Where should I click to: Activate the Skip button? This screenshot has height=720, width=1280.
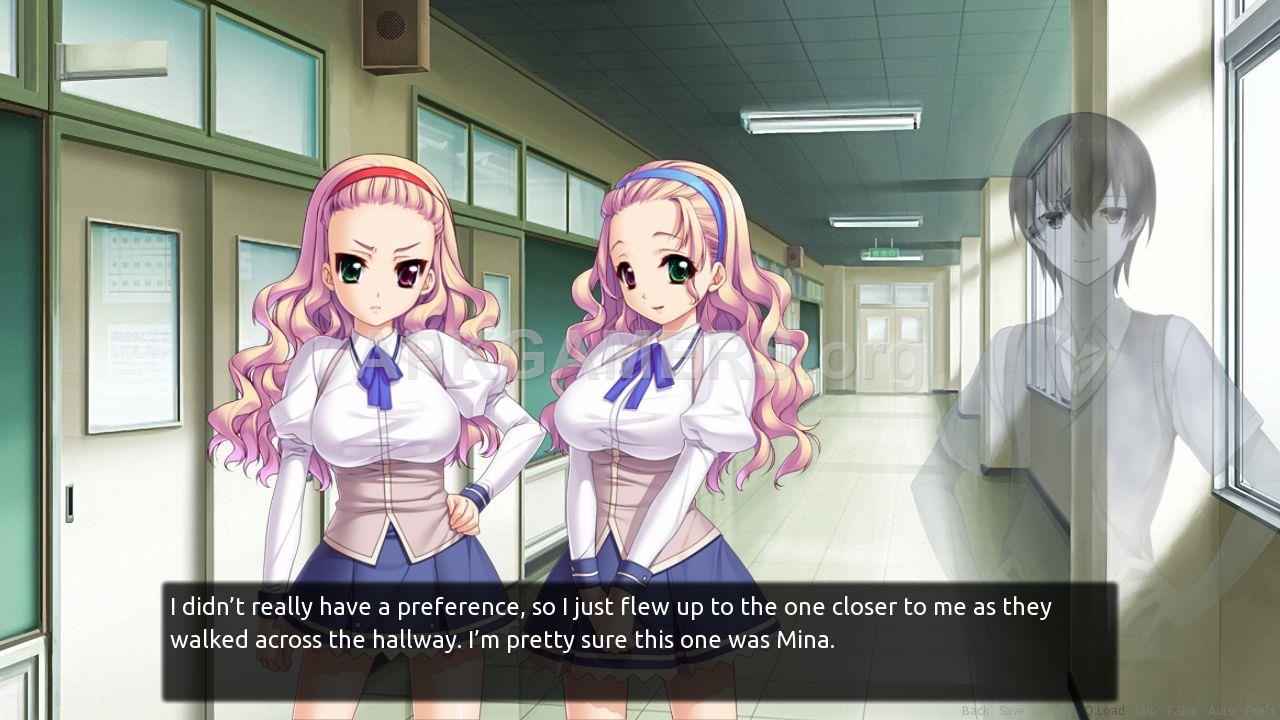[1145, 711]
